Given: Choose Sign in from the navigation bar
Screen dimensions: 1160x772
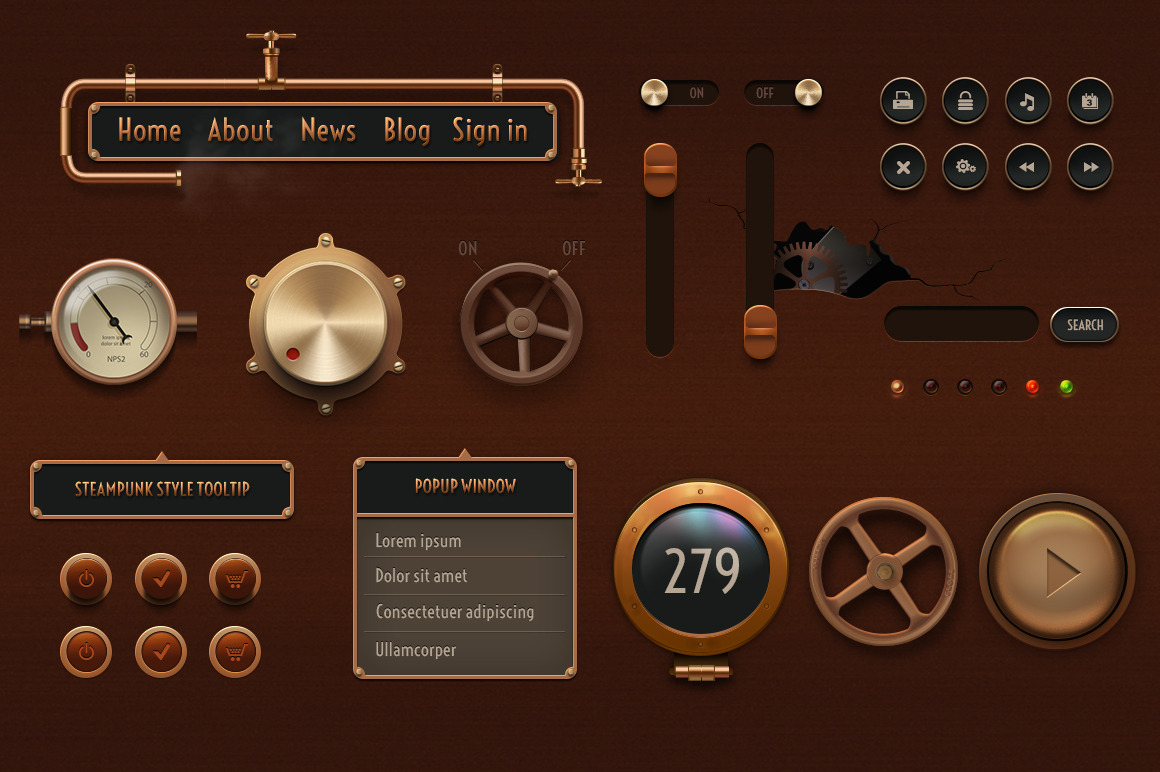Looking at the screenshot, I should pyautogui.click(x=489, y=130).
